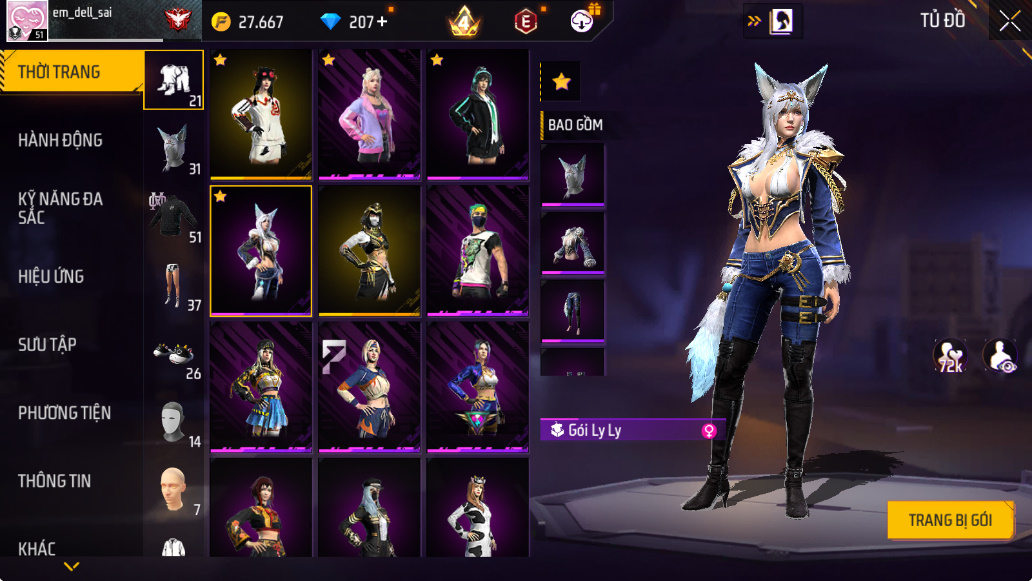Expand more categories with the down arrow
Viewport: 1032px width, 581px height.
click(x=71, y=566)
